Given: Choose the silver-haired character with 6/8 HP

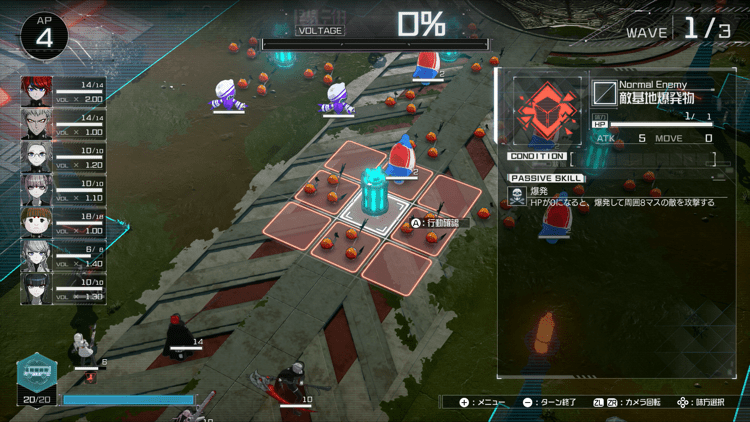Looking at the screenshot, I should click(x=37, y=255).
